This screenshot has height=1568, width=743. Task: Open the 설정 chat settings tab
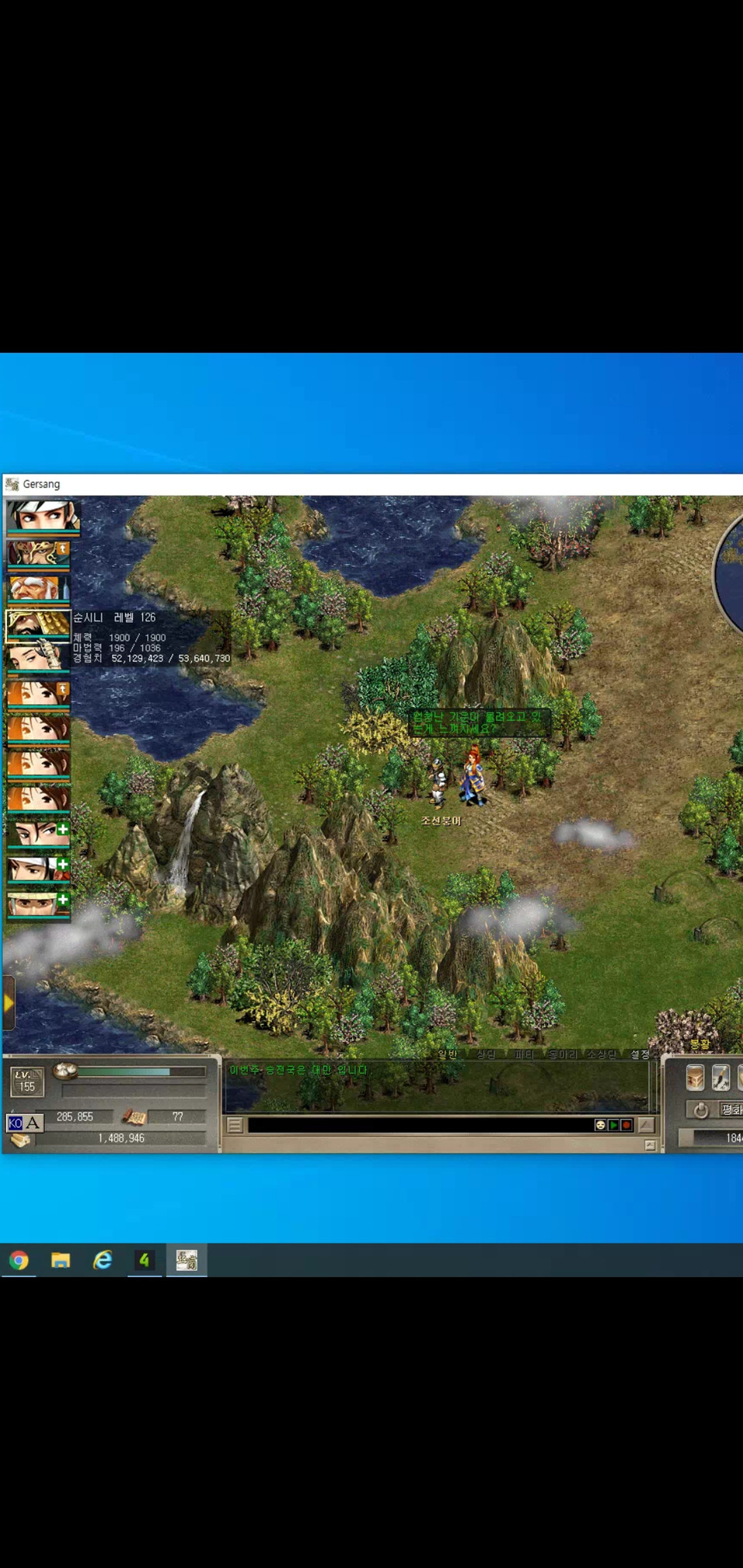click(639, 1054)
